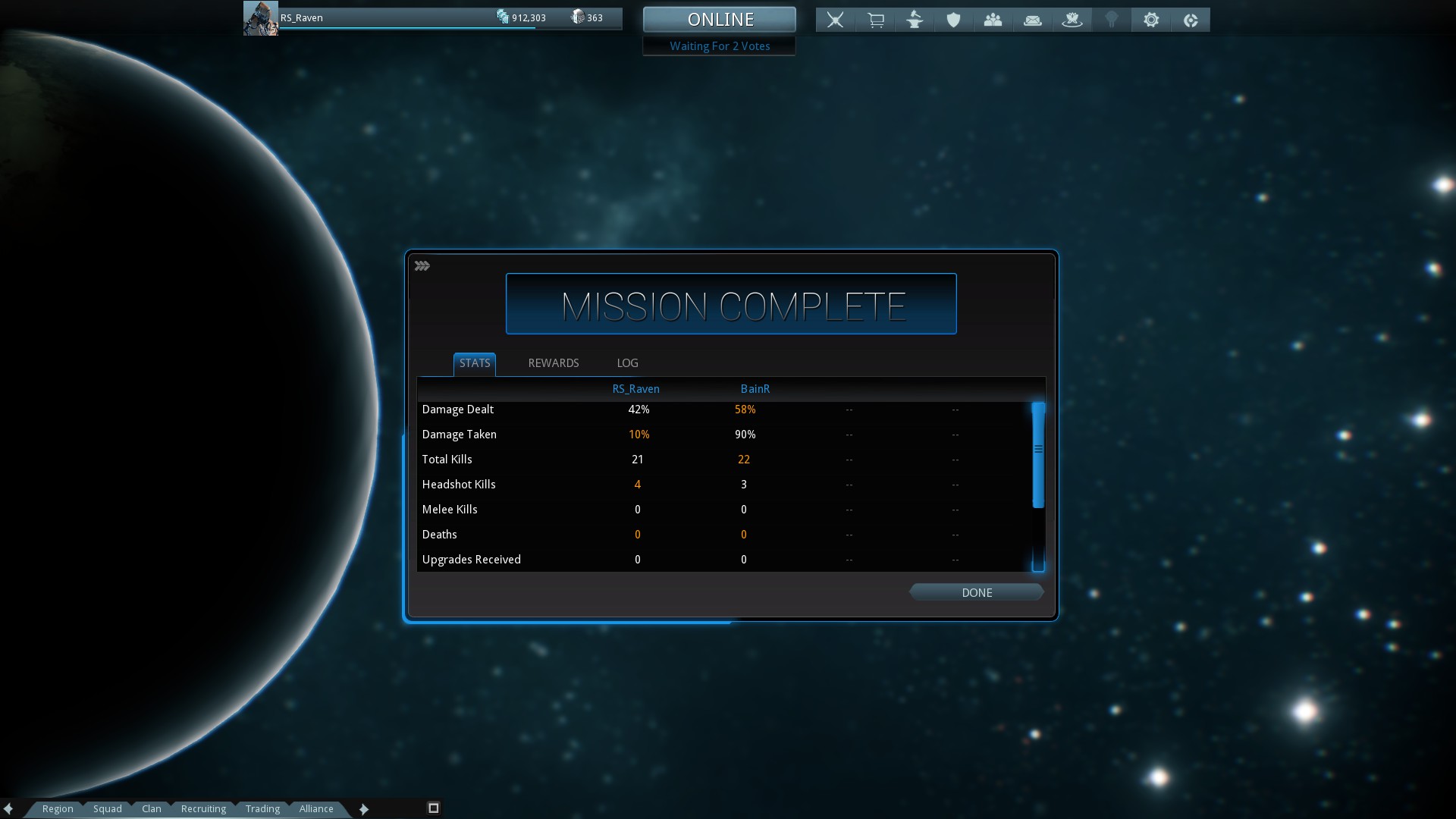Open the Recruiting chat channel
Screen dimensions: 1456x819
(x=203, y=808)
